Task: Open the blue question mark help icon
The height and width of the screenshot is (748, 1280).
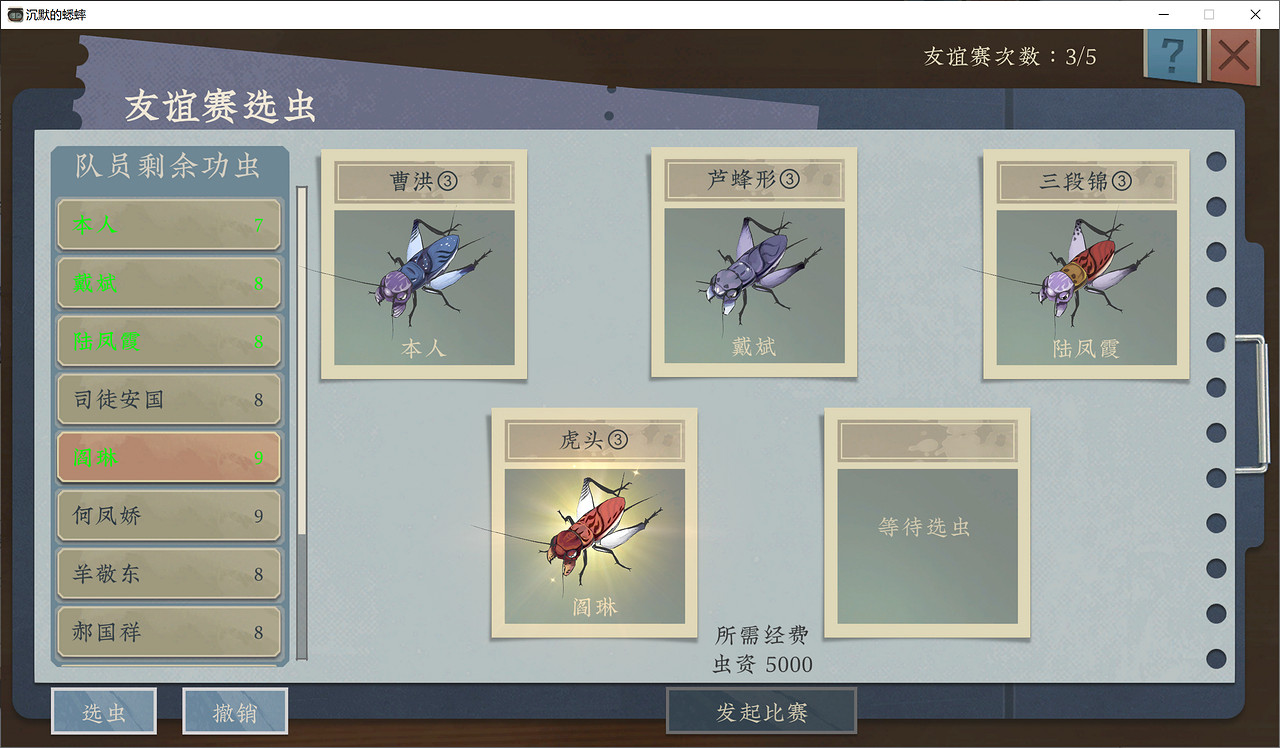Action: click(x=1172, y=56)
